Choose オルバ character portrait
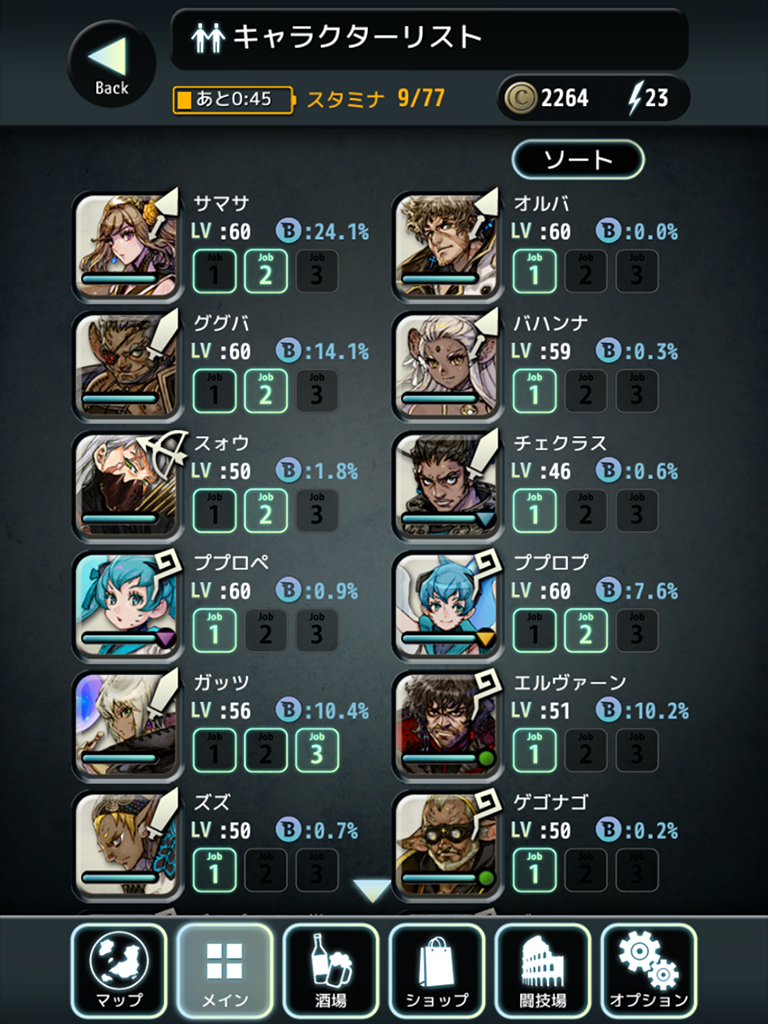 (446, 246)
